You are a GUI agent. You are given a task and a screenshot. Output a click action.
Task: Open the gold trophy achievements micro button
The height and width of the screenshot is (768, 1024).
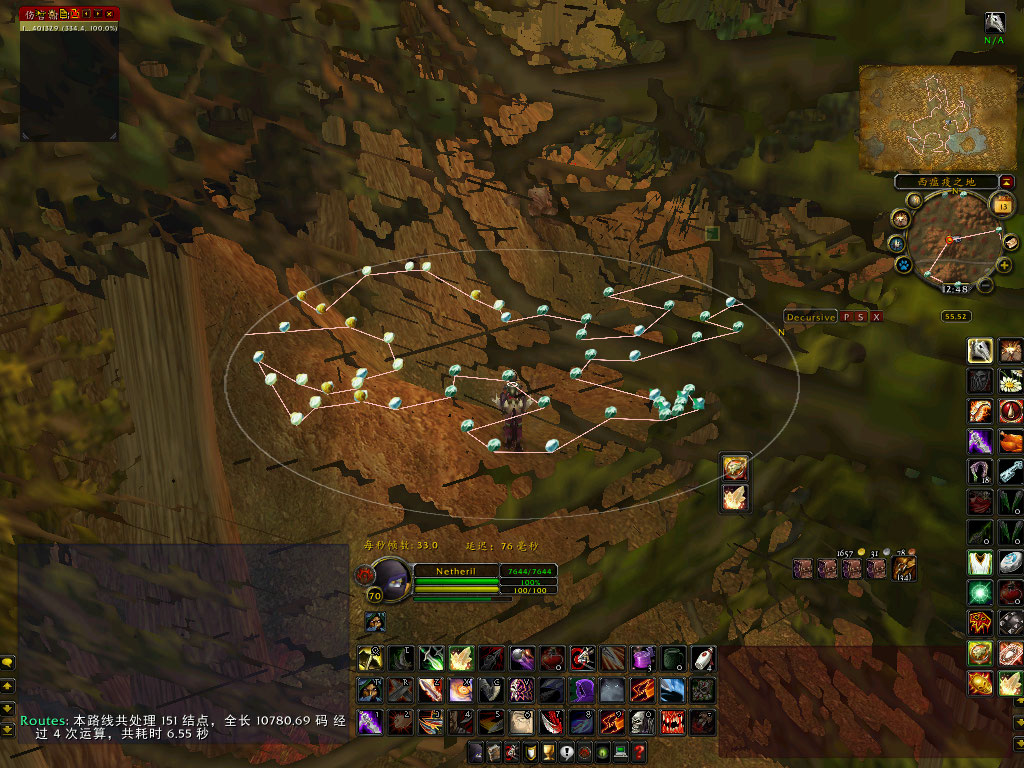pyautogui.click(x=548, y=752)
